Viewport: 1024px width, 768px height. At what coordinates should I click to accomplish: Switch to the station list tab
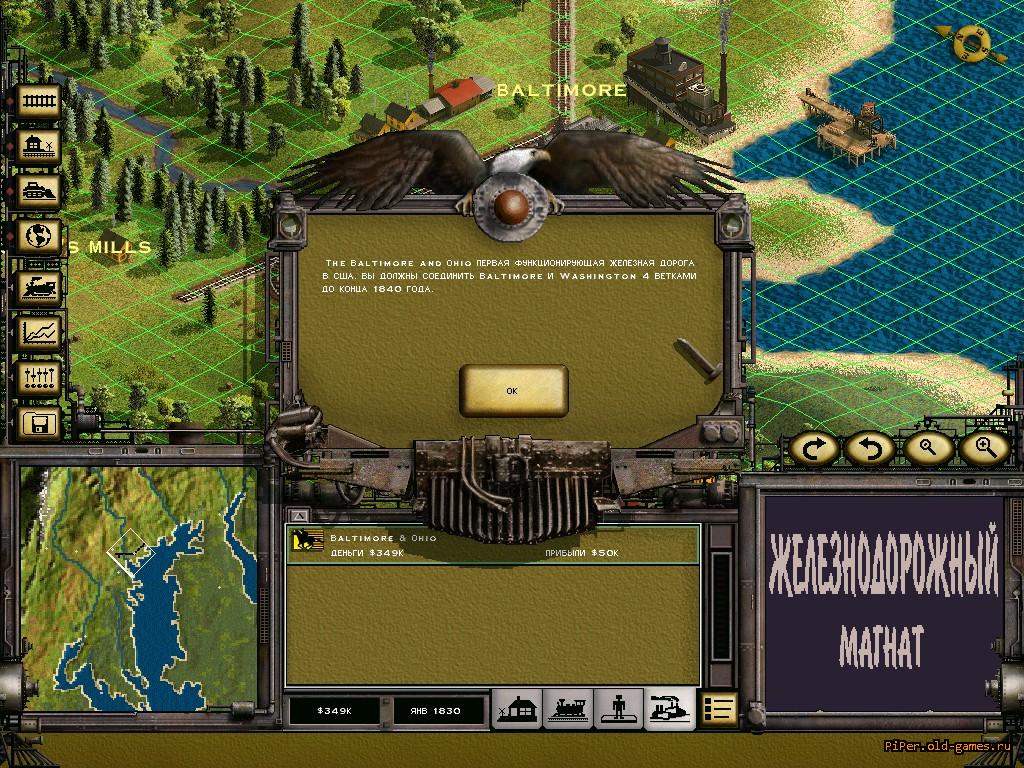pos(518,710)
